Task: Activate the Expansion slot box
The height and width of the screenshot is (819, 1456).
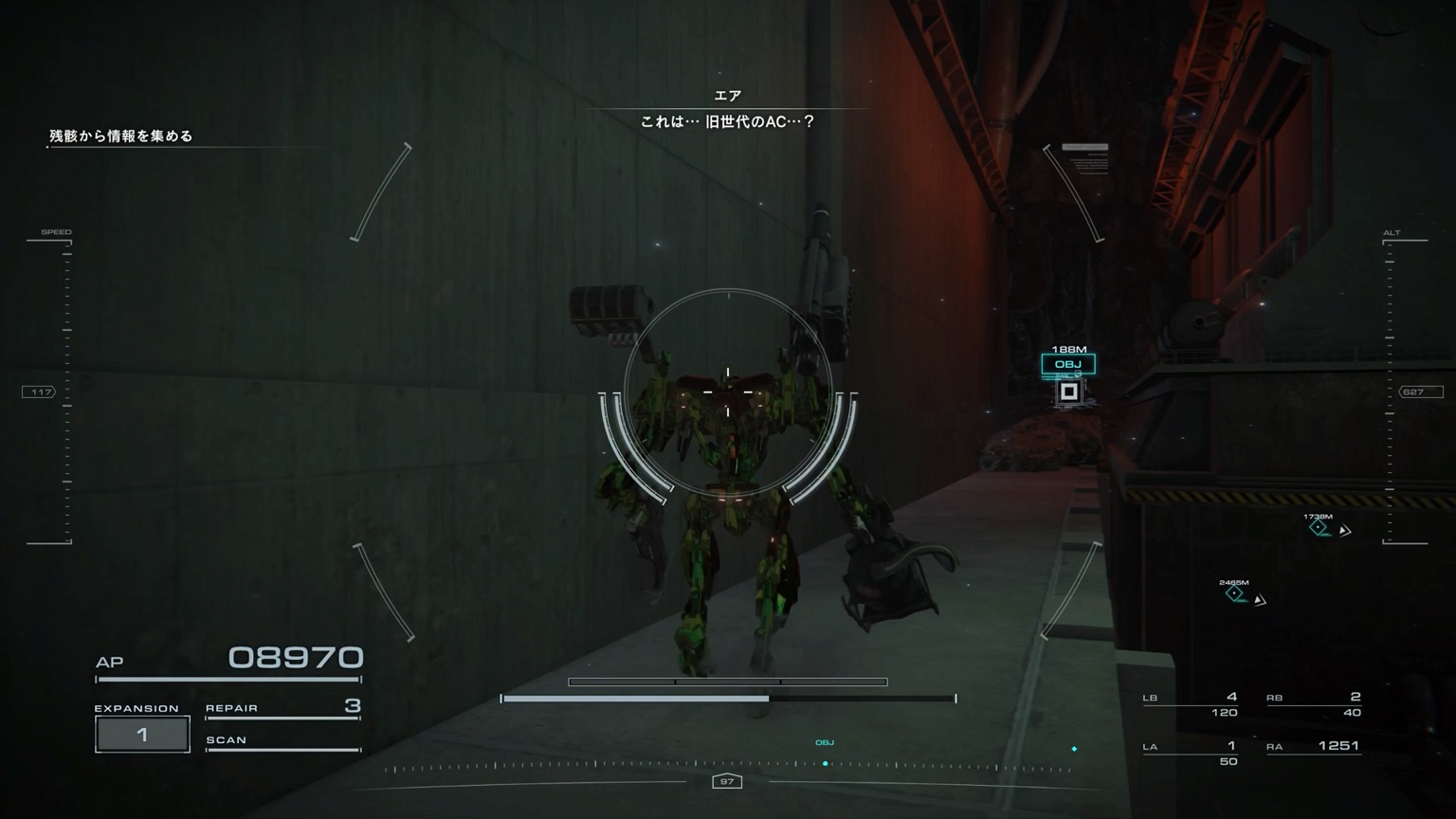Action: pyautogui.click(x=142, y=735)
